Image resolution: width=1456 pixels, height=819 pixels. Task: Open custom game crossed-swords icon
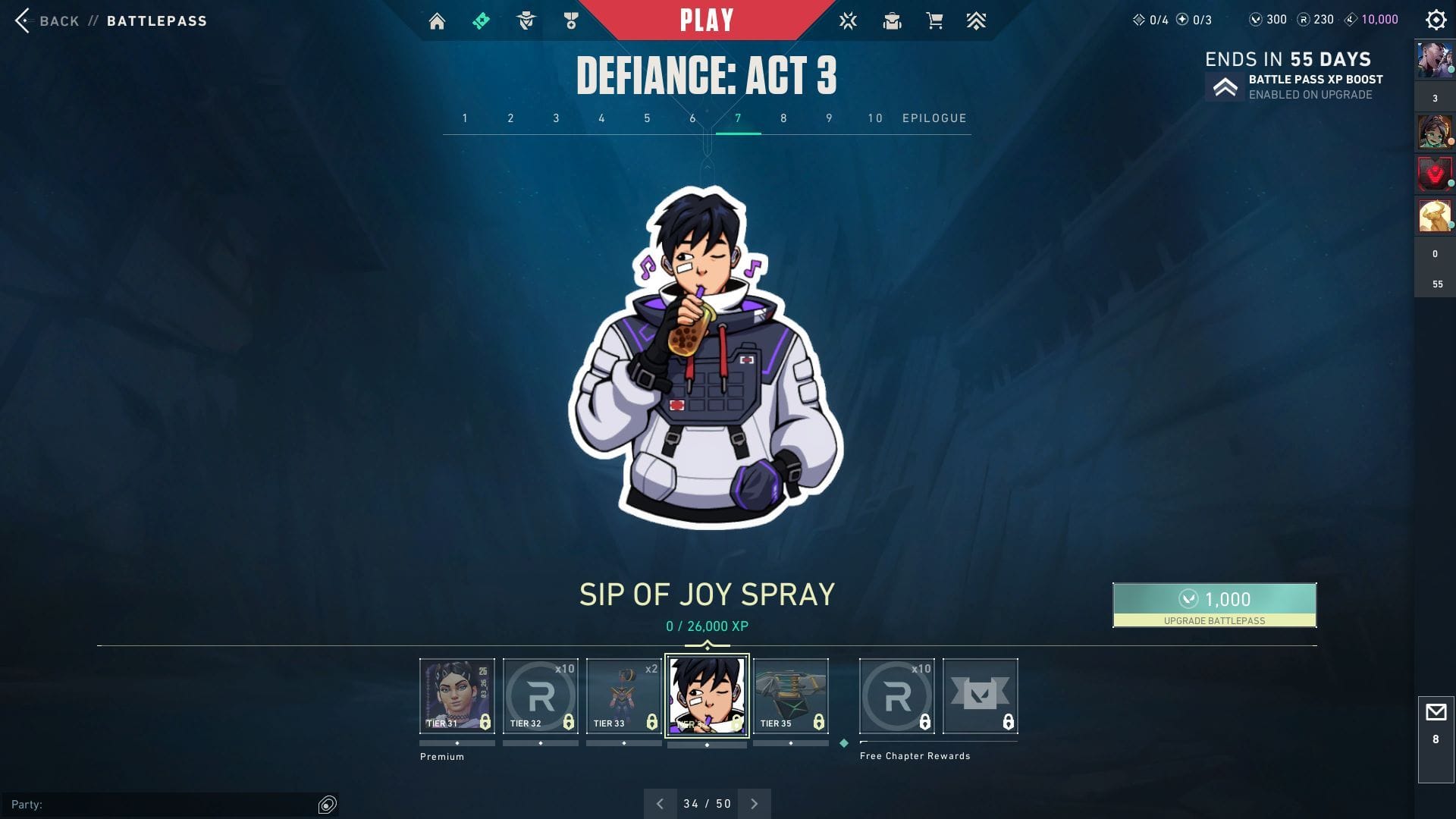point(847,20)
